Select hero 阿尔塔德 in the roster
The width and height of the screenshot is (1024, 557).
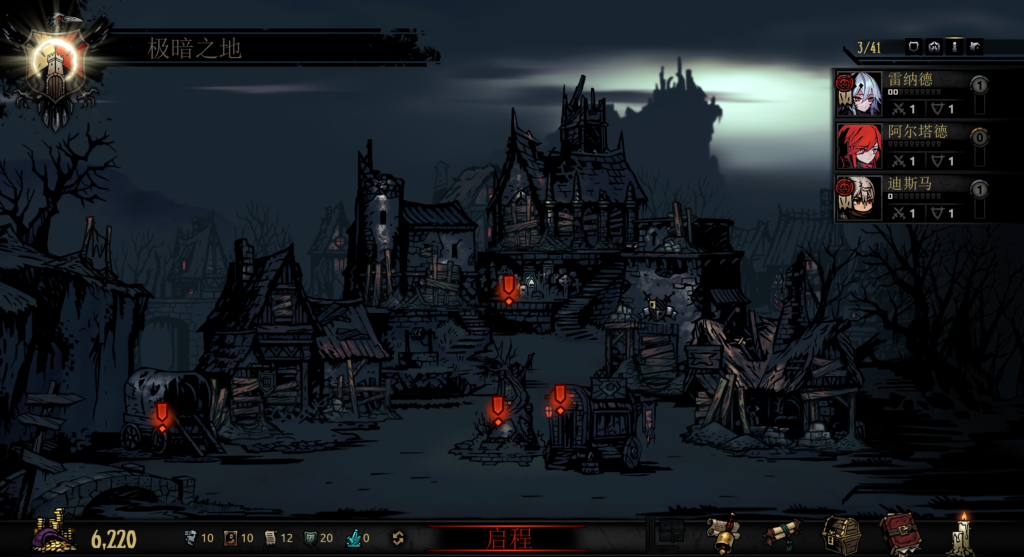[x=903, y=145]
